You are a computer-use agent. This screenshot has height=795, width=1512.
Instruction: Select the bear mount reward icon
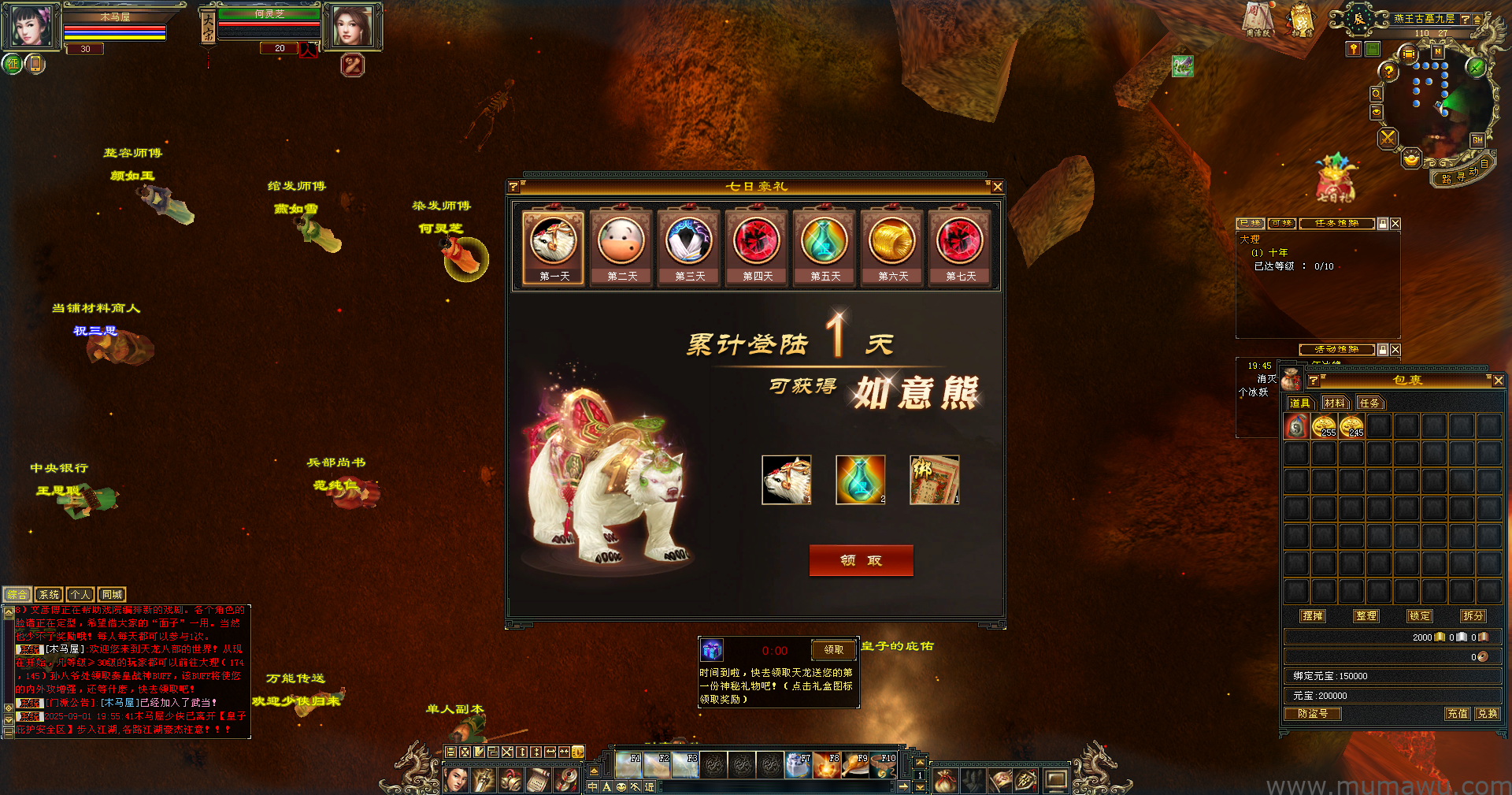tap(786, 480)
